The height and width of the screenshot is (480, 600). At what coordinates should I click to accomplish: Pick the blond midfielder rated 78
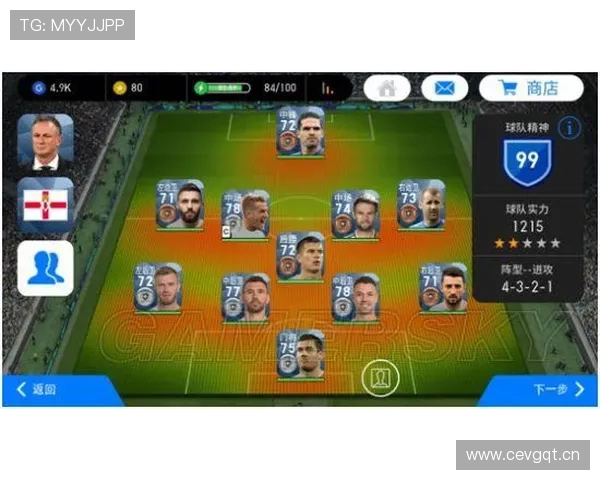click(246, 214)
